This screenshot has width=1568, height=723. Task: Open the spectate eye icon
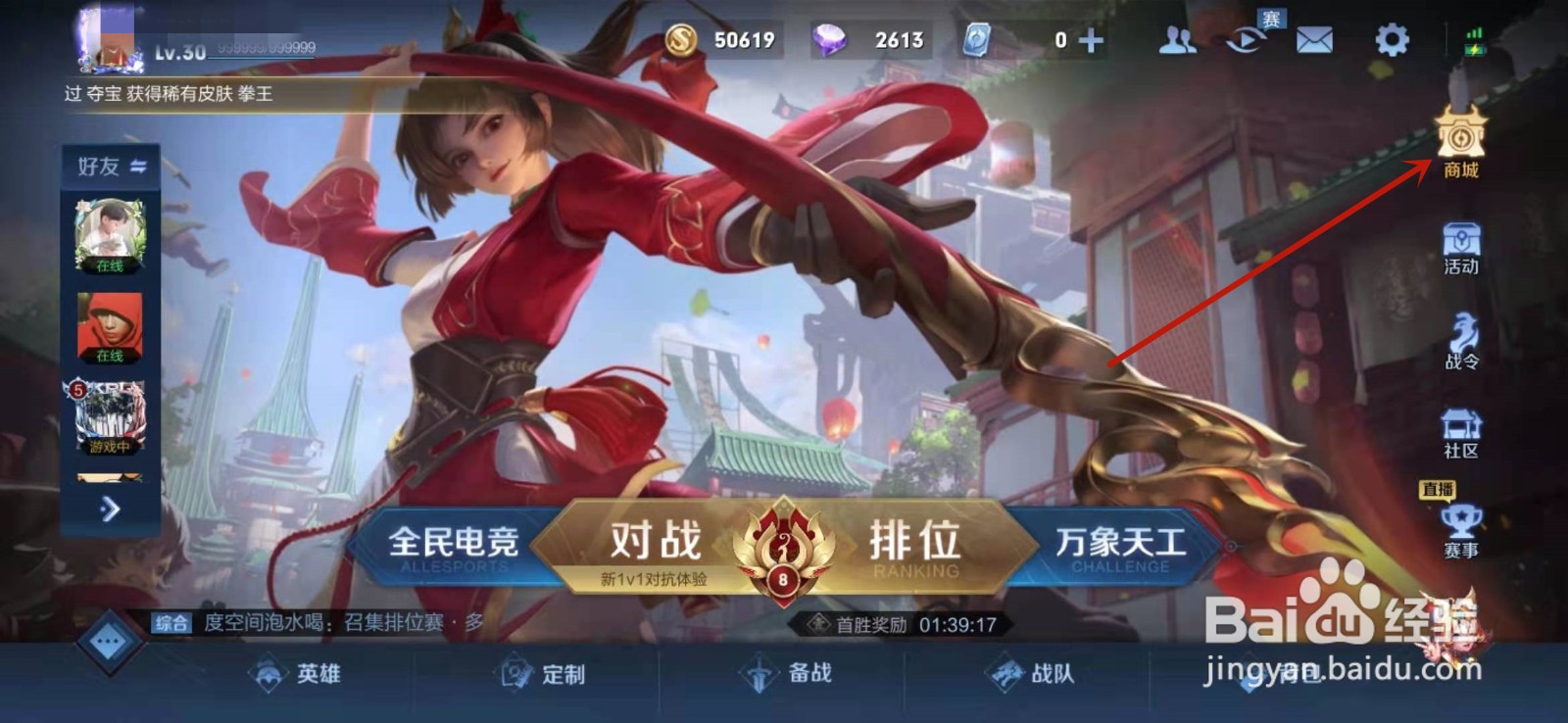pyautogui.click(x=1245, y=40)
